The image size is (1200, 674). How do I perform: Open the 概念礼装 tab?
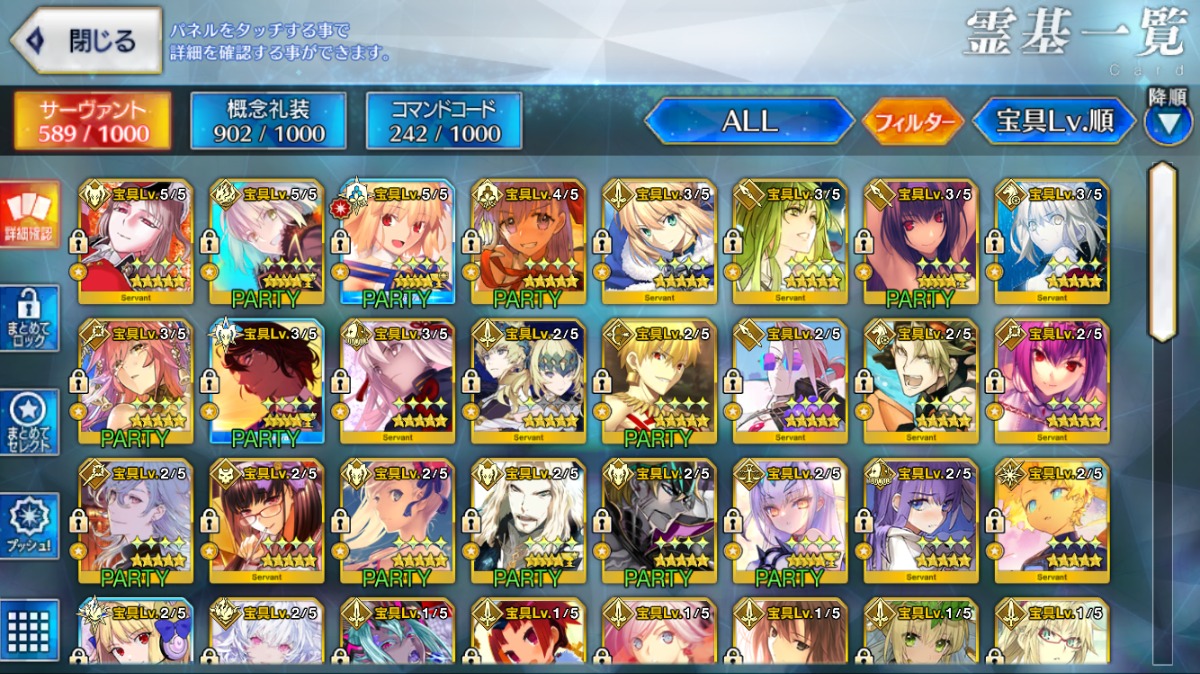click(268, 122)
